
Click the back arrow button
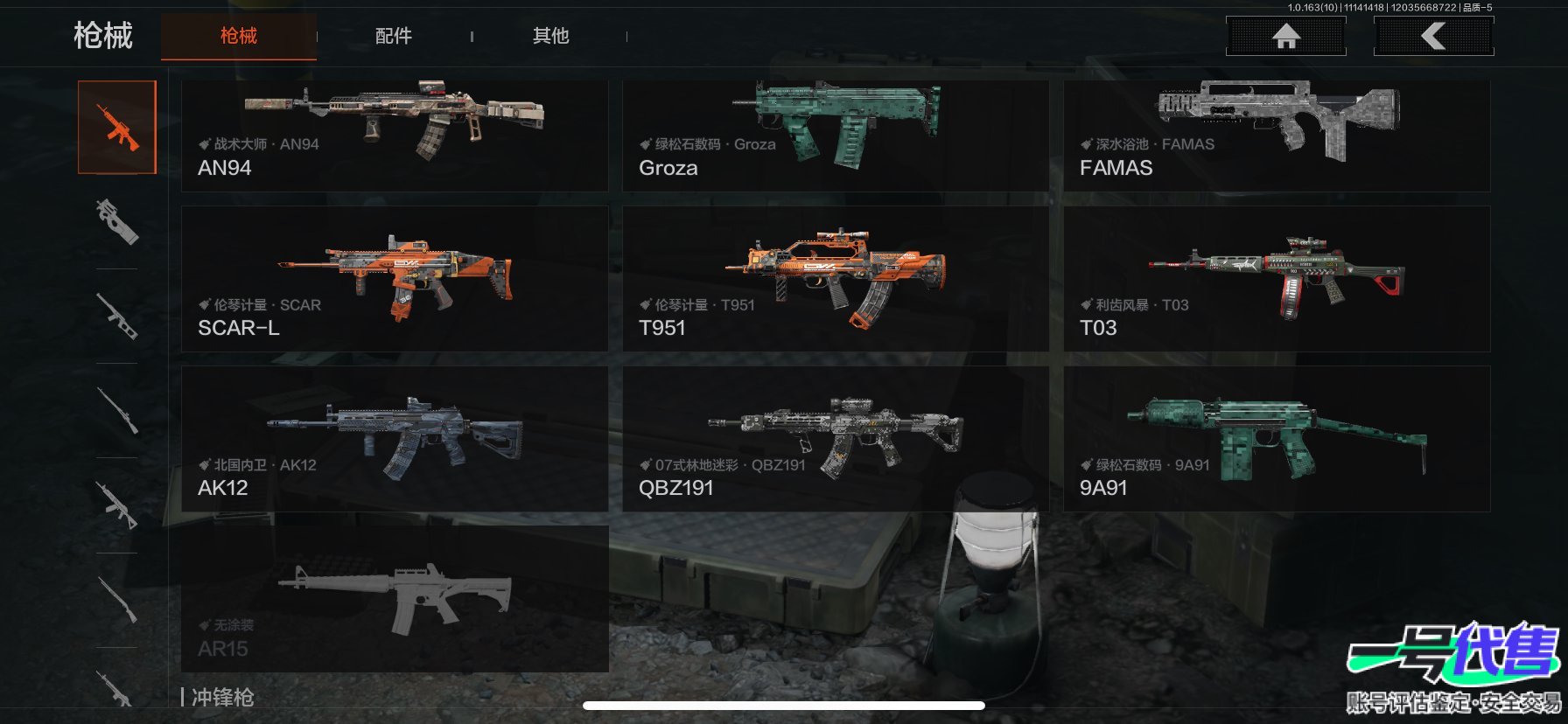pyautogui.click(x=1433, y=36)
